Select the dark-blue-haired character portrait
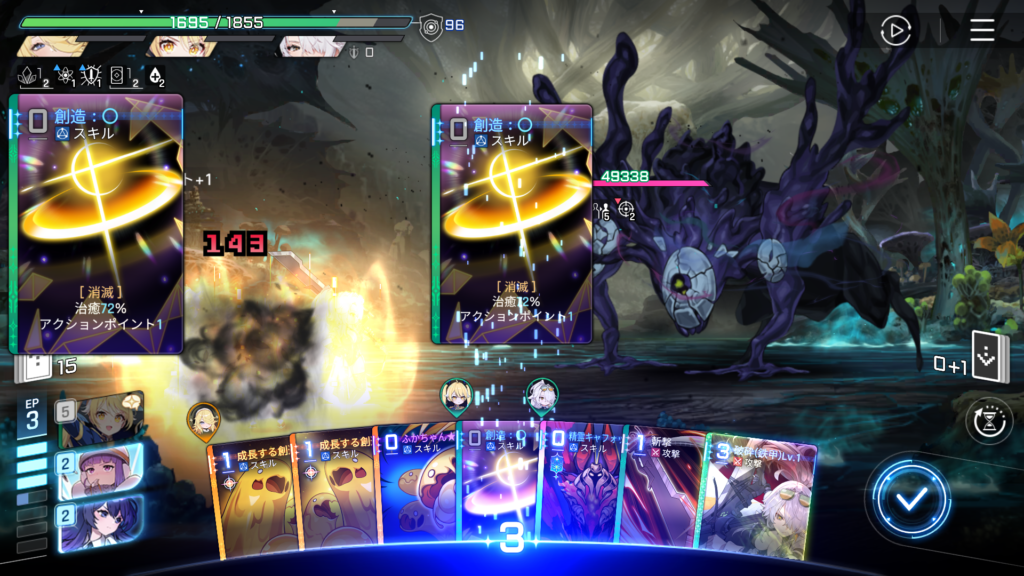The height and width of the screenshot is (576, 1024). click(101, 523)
